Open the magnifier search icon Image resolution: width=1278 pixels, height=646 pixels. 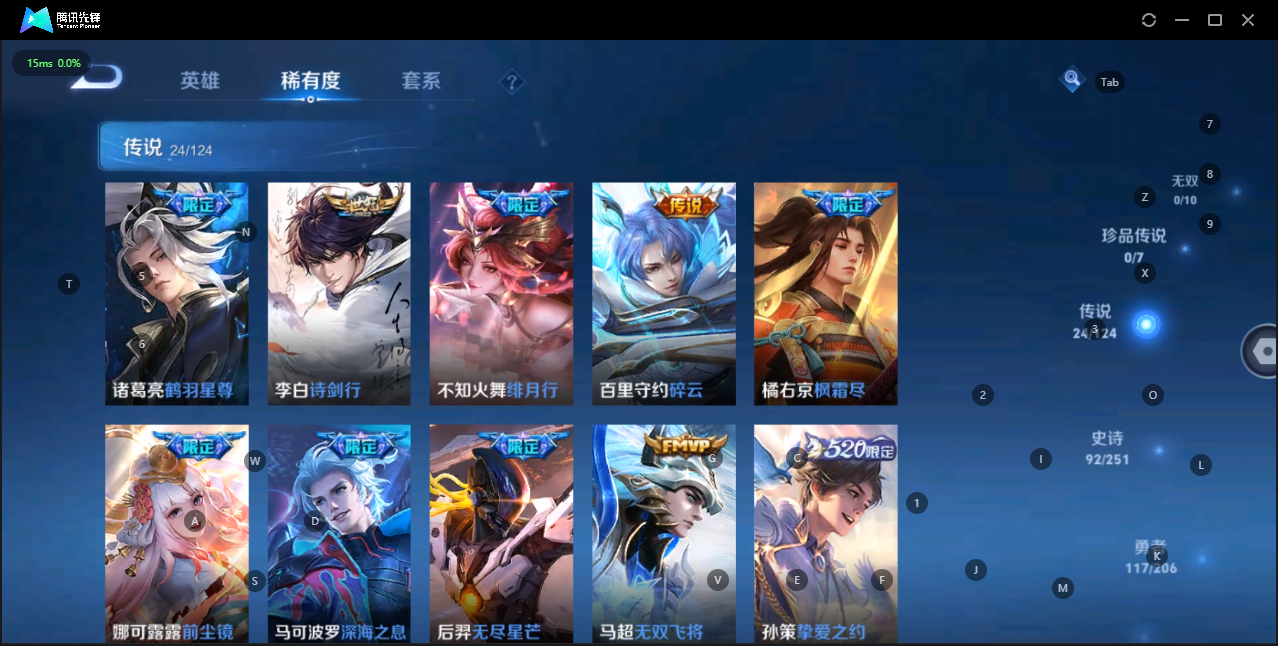1072,78
